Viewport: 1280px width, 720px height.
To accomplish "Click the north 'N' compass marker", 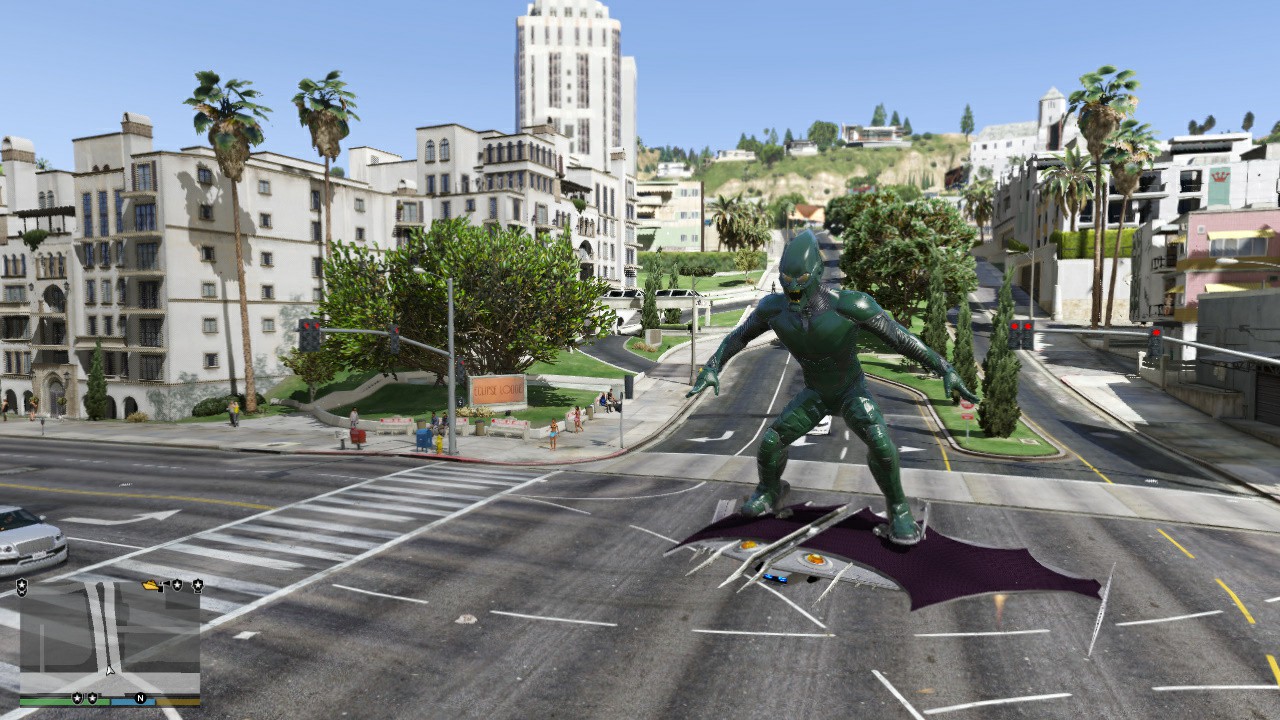I will (x=140, y=698).
